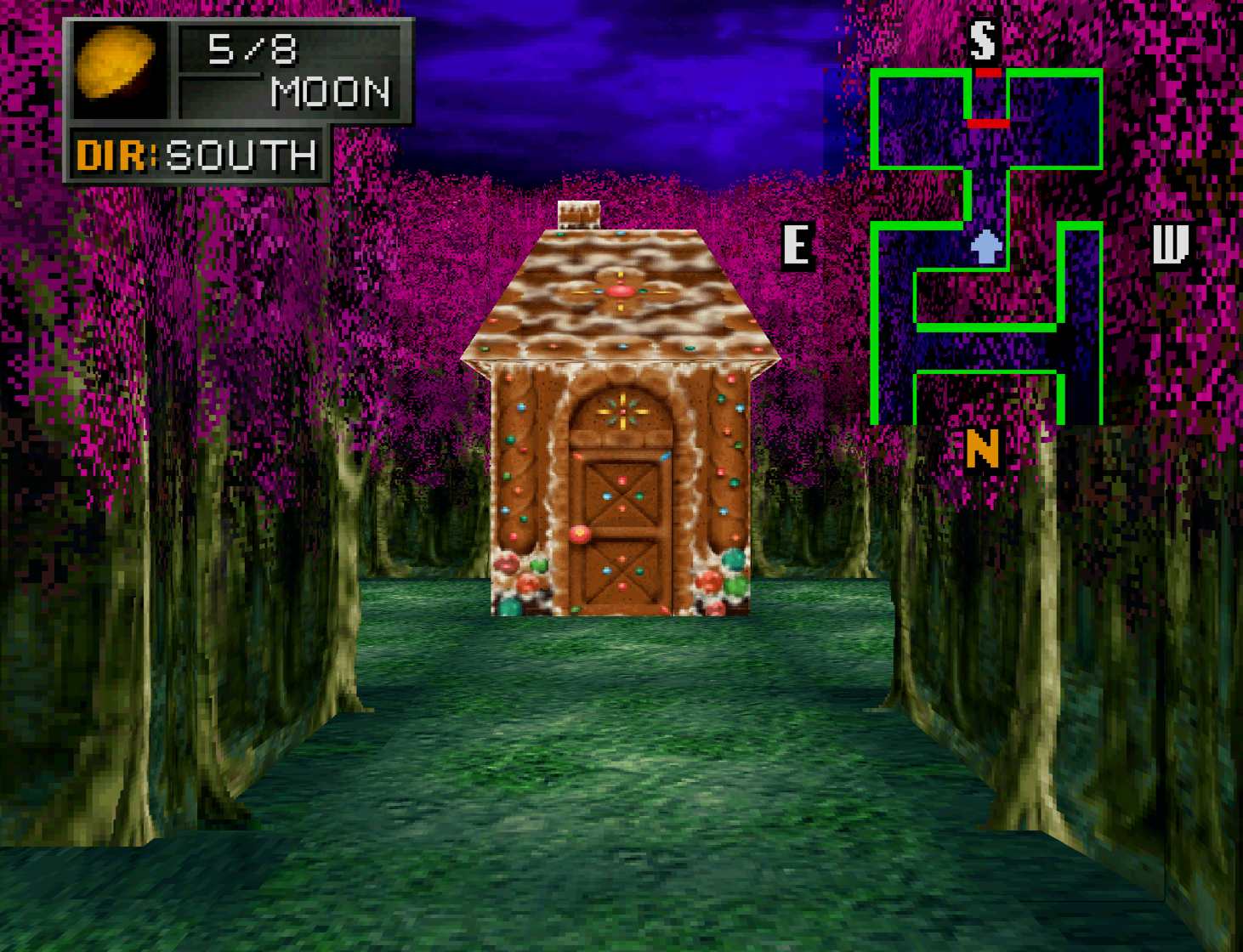This screenshot has height=952, width=1243.
Task: Select the E compass letter beside the minimap
Action: (797, 246)
